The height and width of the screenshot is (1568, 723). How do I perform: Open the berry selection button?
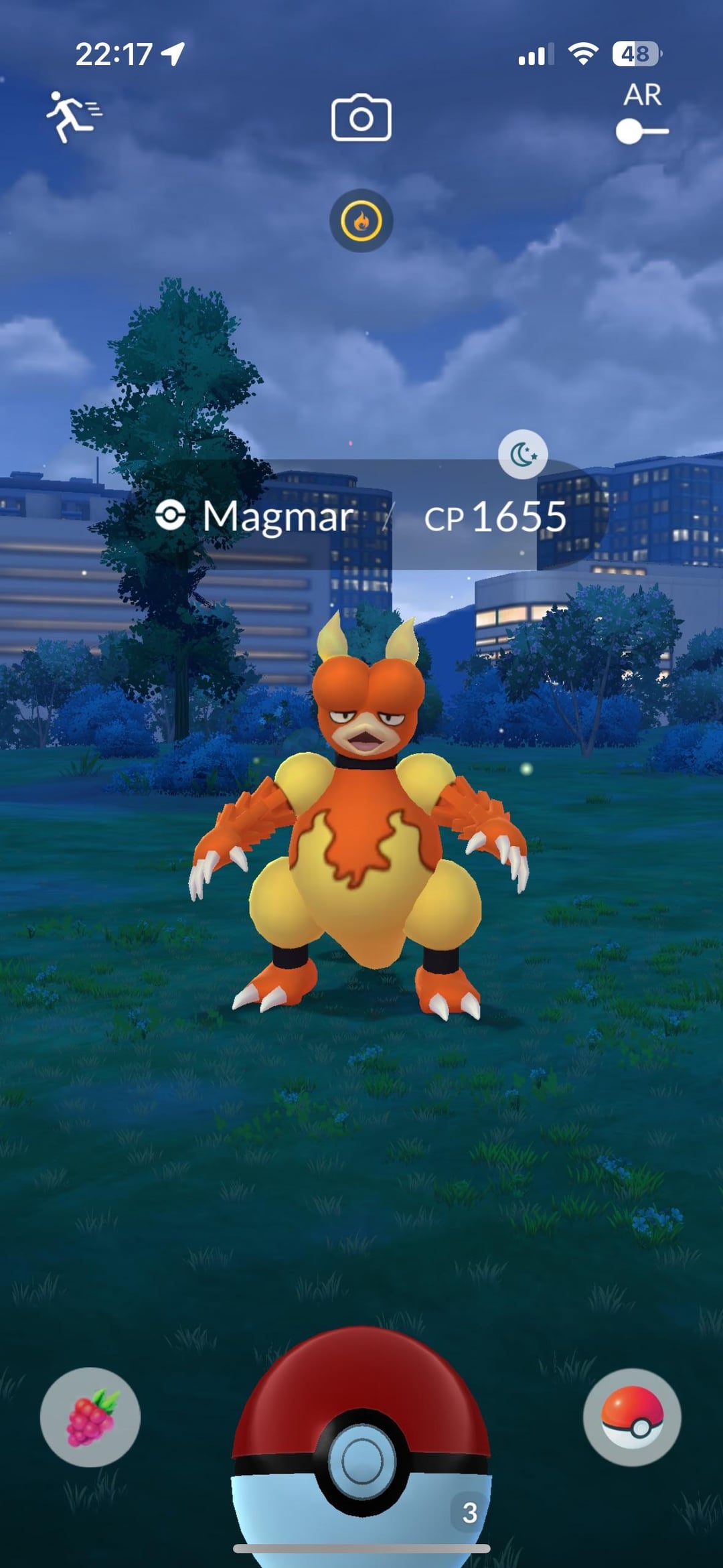(90, 1417)
